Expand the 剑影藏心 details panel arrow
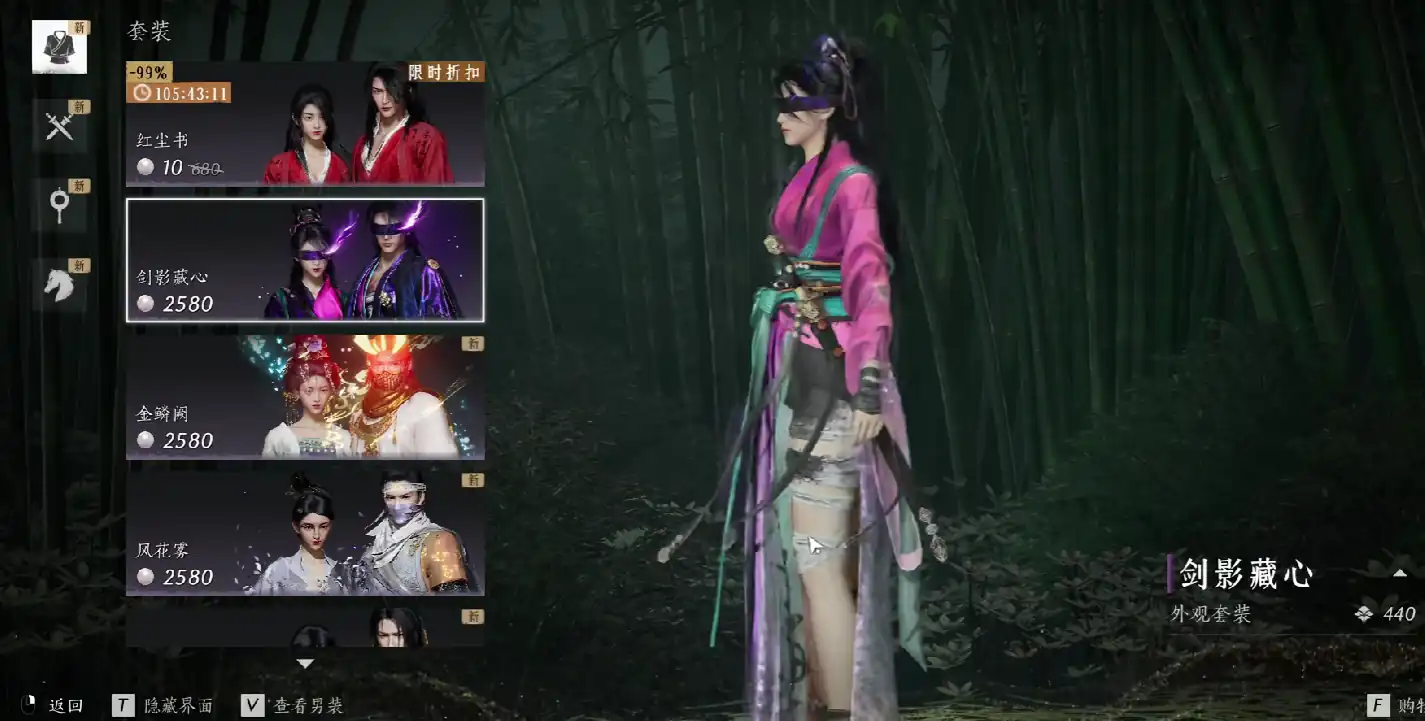Screen dimensions: 1425x721 pos(1399,573)
